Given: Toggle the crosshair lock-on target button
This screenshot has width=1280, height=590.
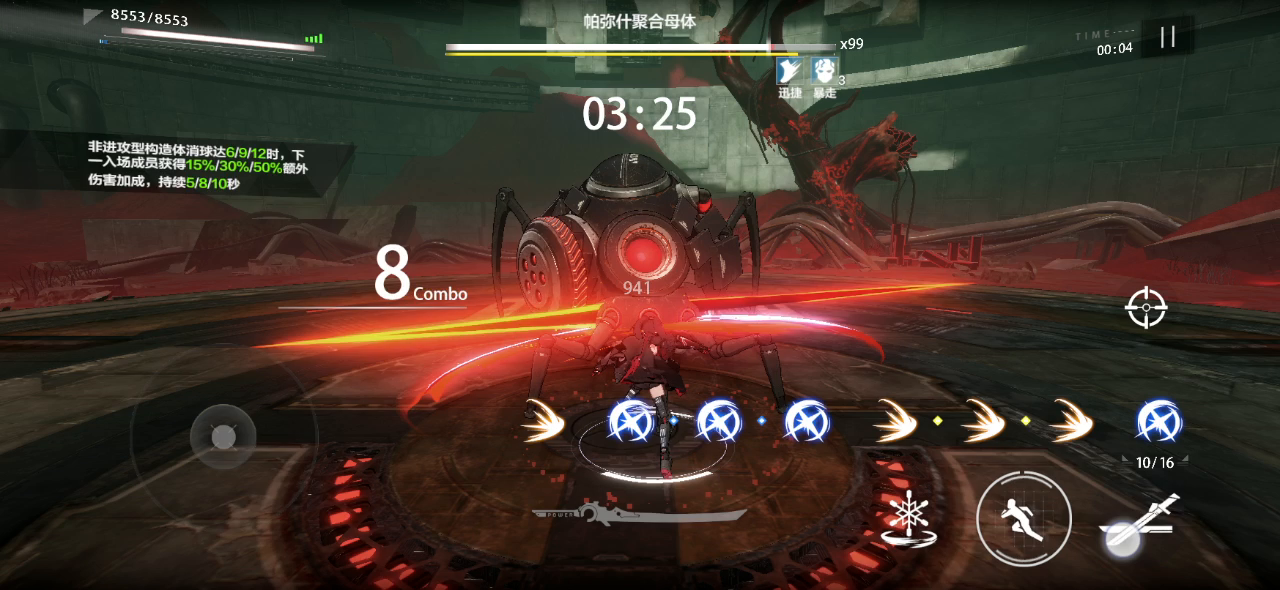Looking at the screenshot, I should pos(1146,308).
